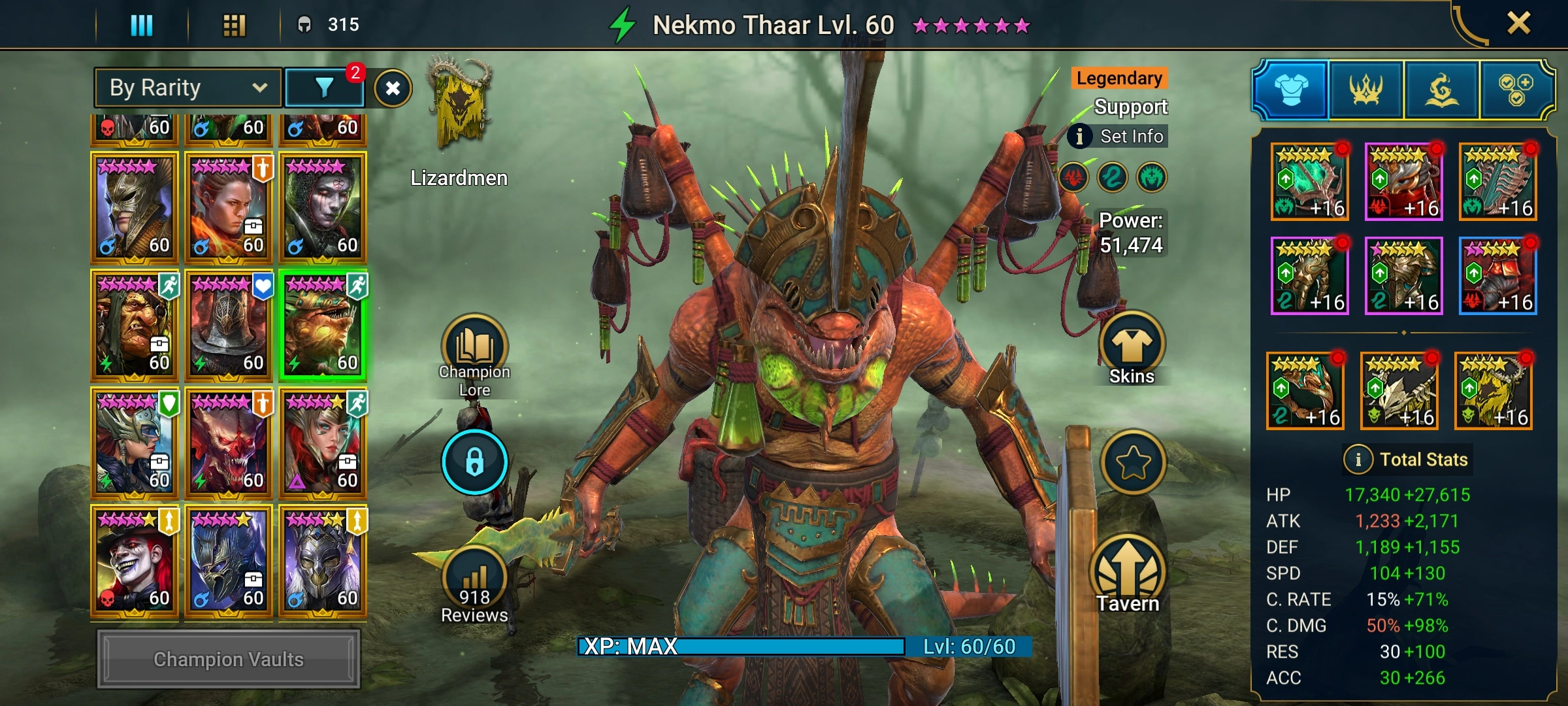Go to the Tavern
This screenshot has width=1568, height=706.
(1128, 575)
